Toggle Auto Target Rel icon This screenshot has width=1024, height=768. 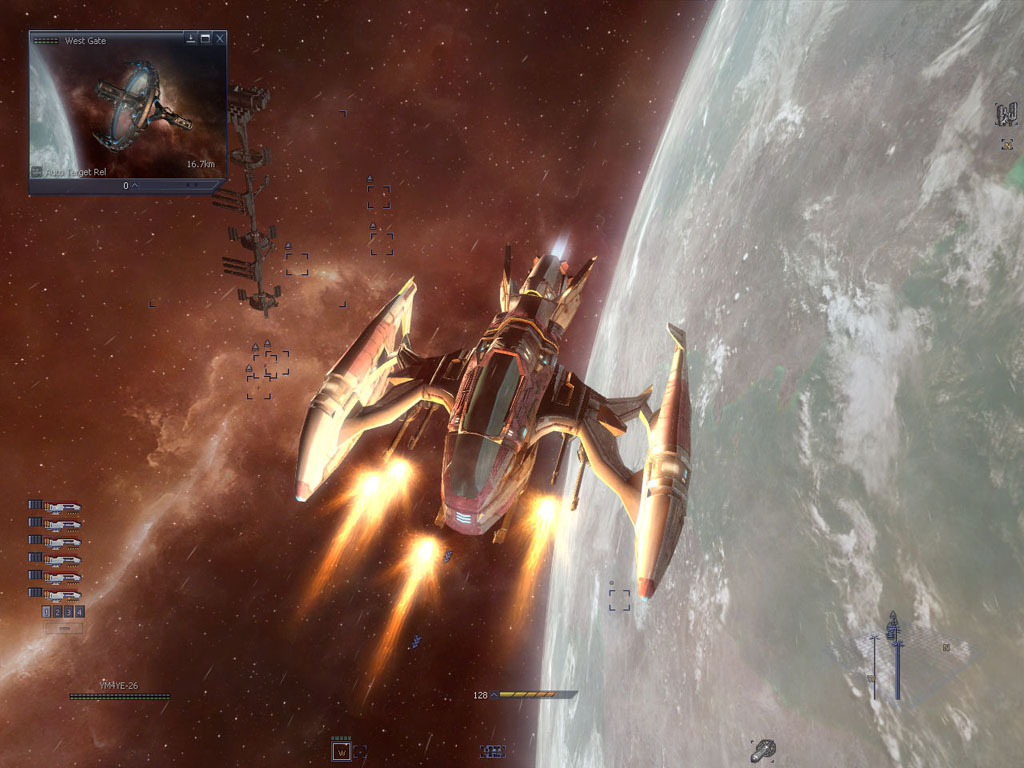click(x=37, y=172)
